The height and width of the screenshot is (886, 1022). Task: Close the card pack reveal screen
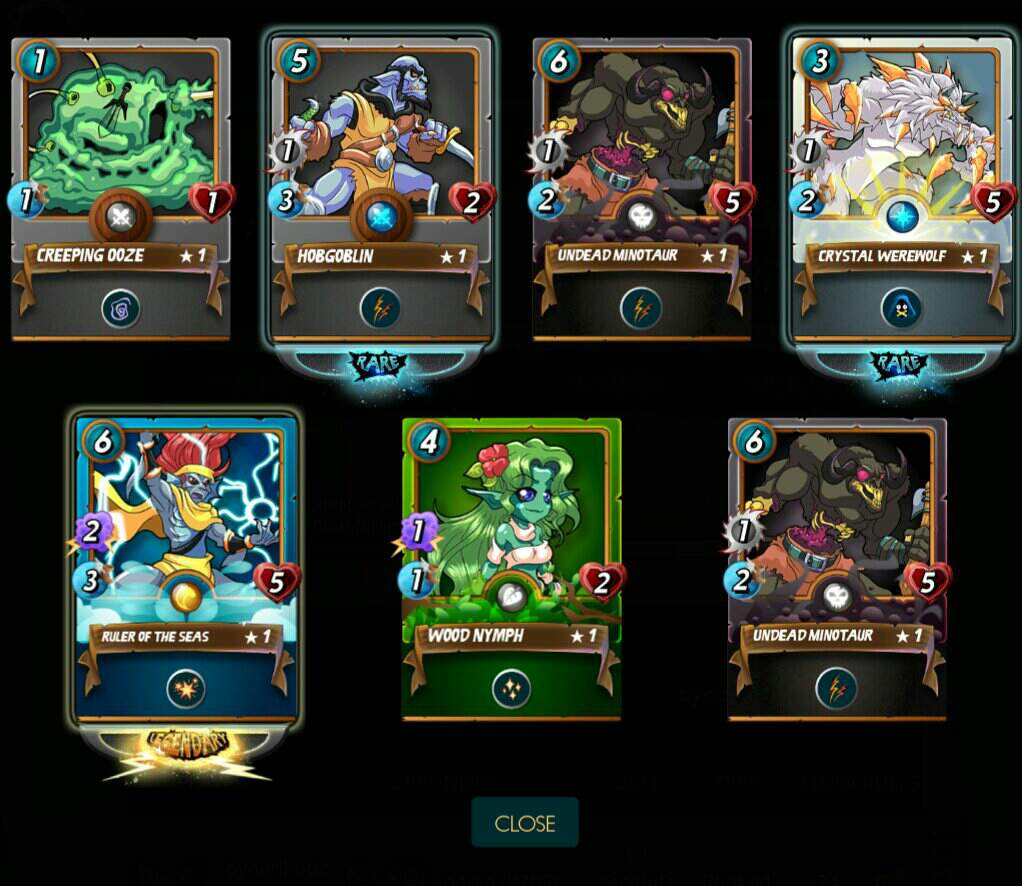tap(524, 823)
